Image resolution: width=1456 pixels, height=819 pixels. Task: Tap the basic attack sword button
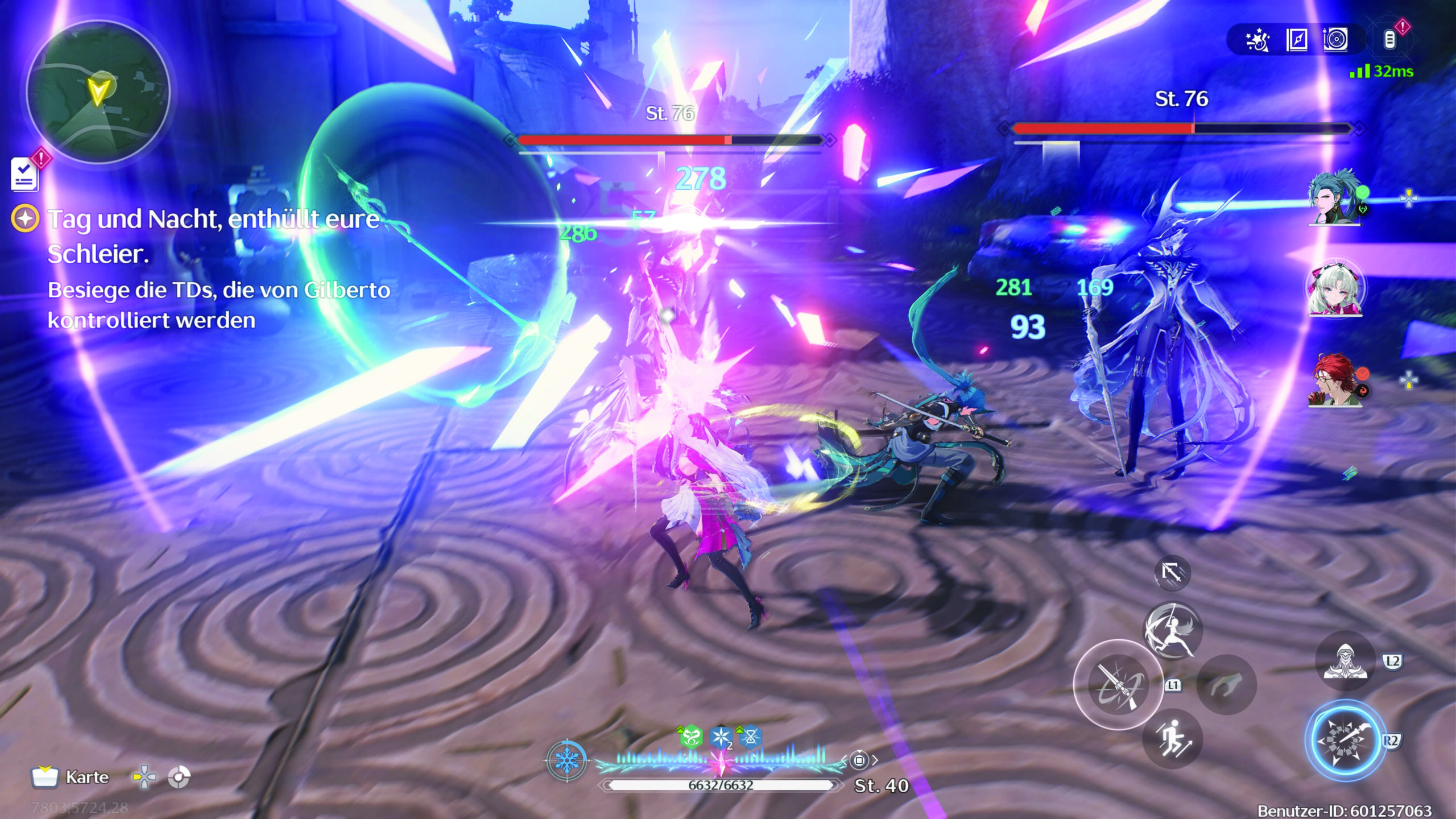coord(1118,685)
